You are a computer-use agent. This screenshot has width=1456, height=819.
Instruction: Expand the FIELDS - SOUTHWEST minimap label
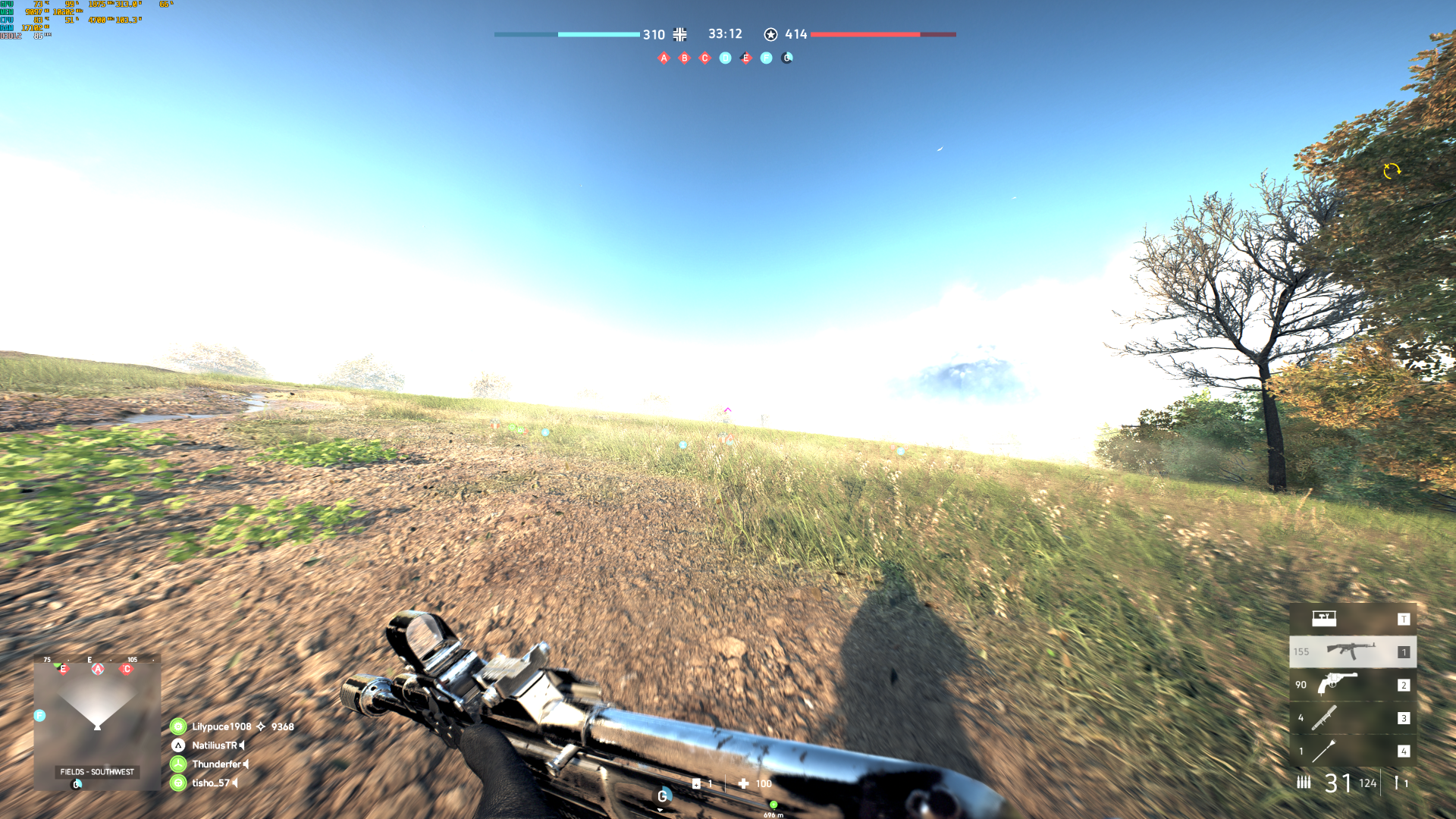pos(97,772)
